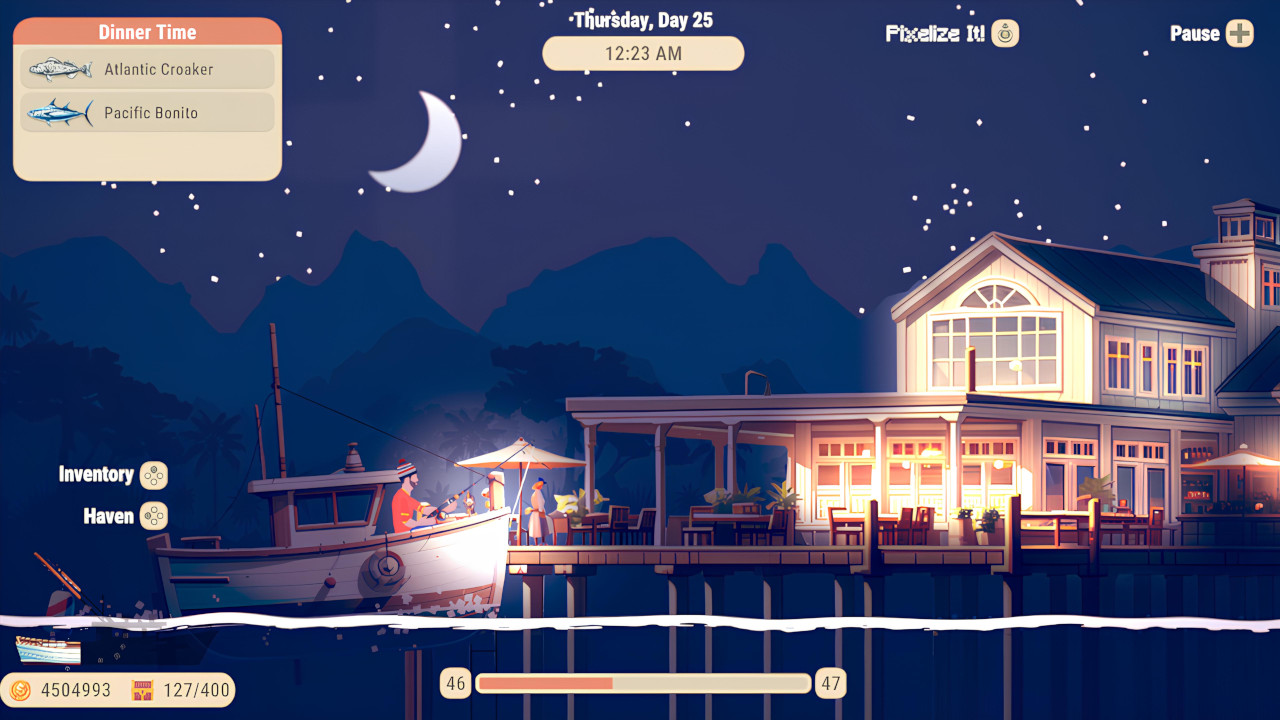Pause the game via the Pause label
The image size is (1280, 720).
coord(1196,33)
